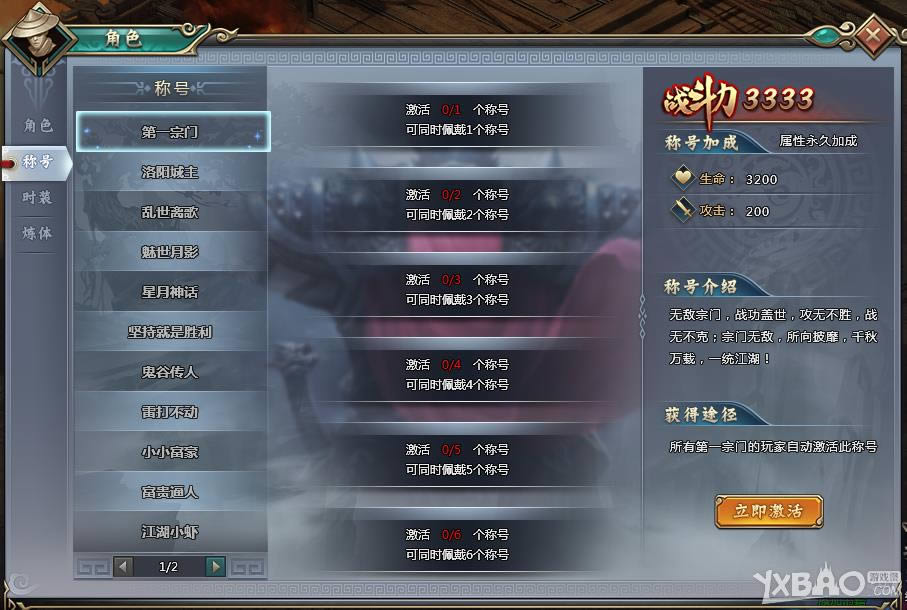
Task: Select the 小小富豪 title
Action: coord(170,452)
